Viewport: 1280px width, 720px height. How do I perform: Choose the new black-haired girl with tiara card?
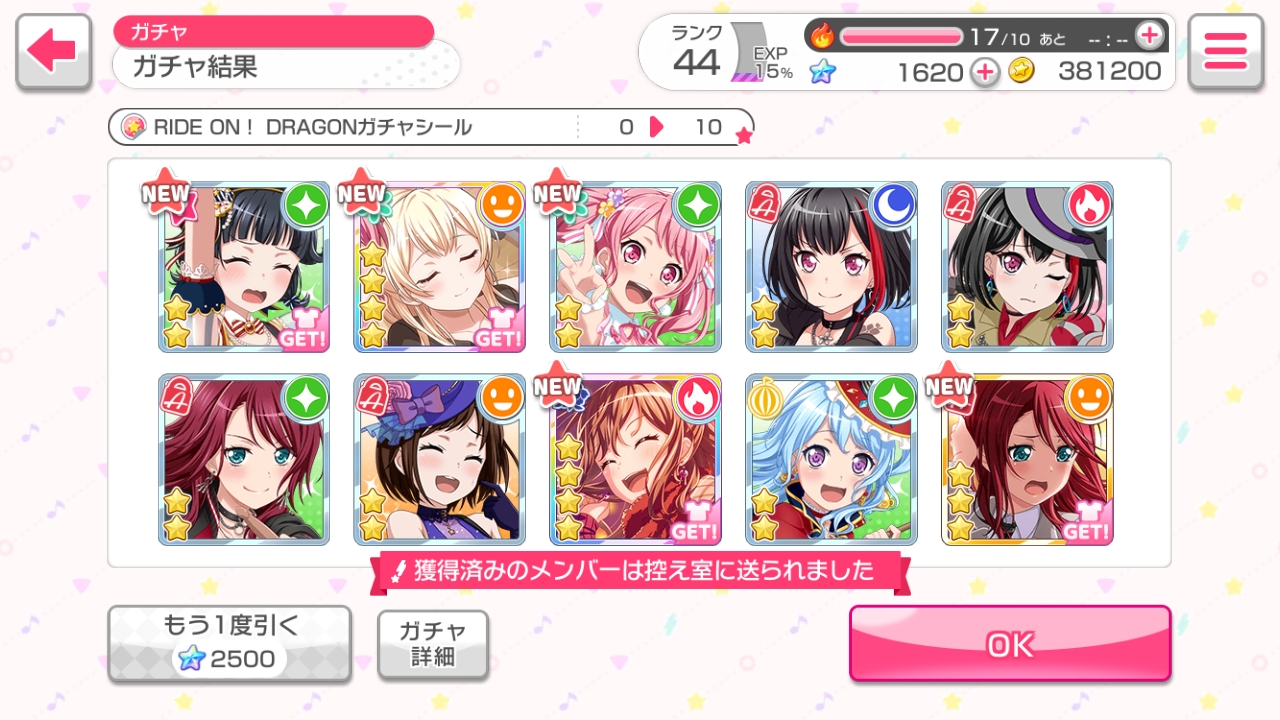(244, 267)
